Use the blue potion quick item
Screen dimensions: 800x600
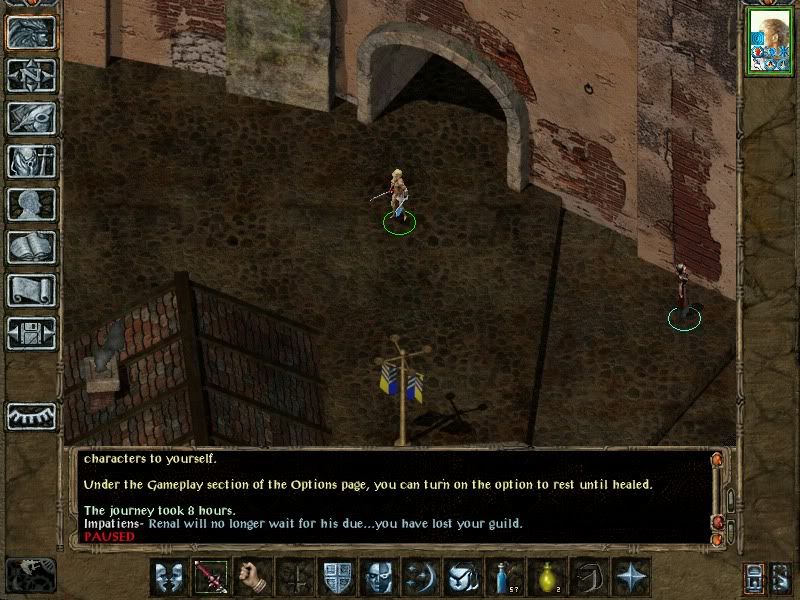tap(504, 578)
